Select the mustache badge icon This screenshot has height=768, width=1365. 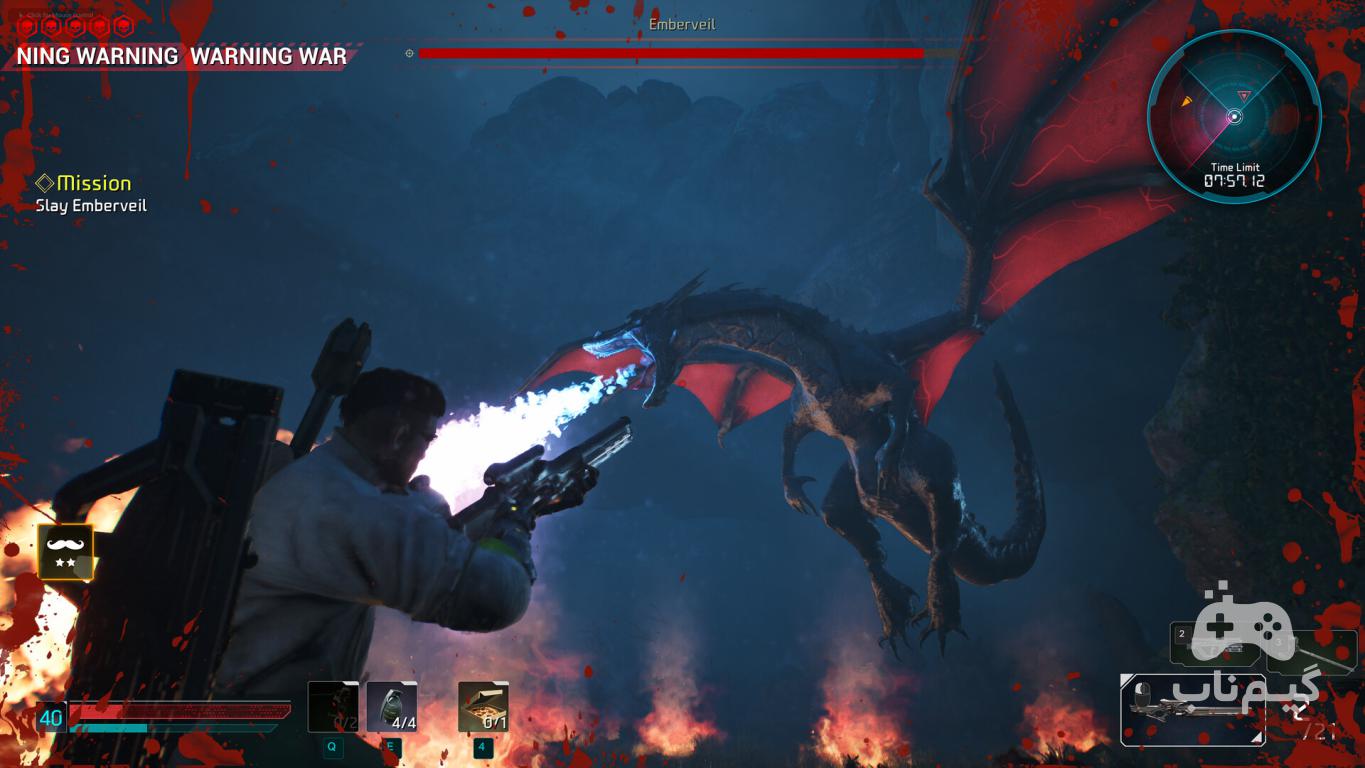[x=65, y=551]
